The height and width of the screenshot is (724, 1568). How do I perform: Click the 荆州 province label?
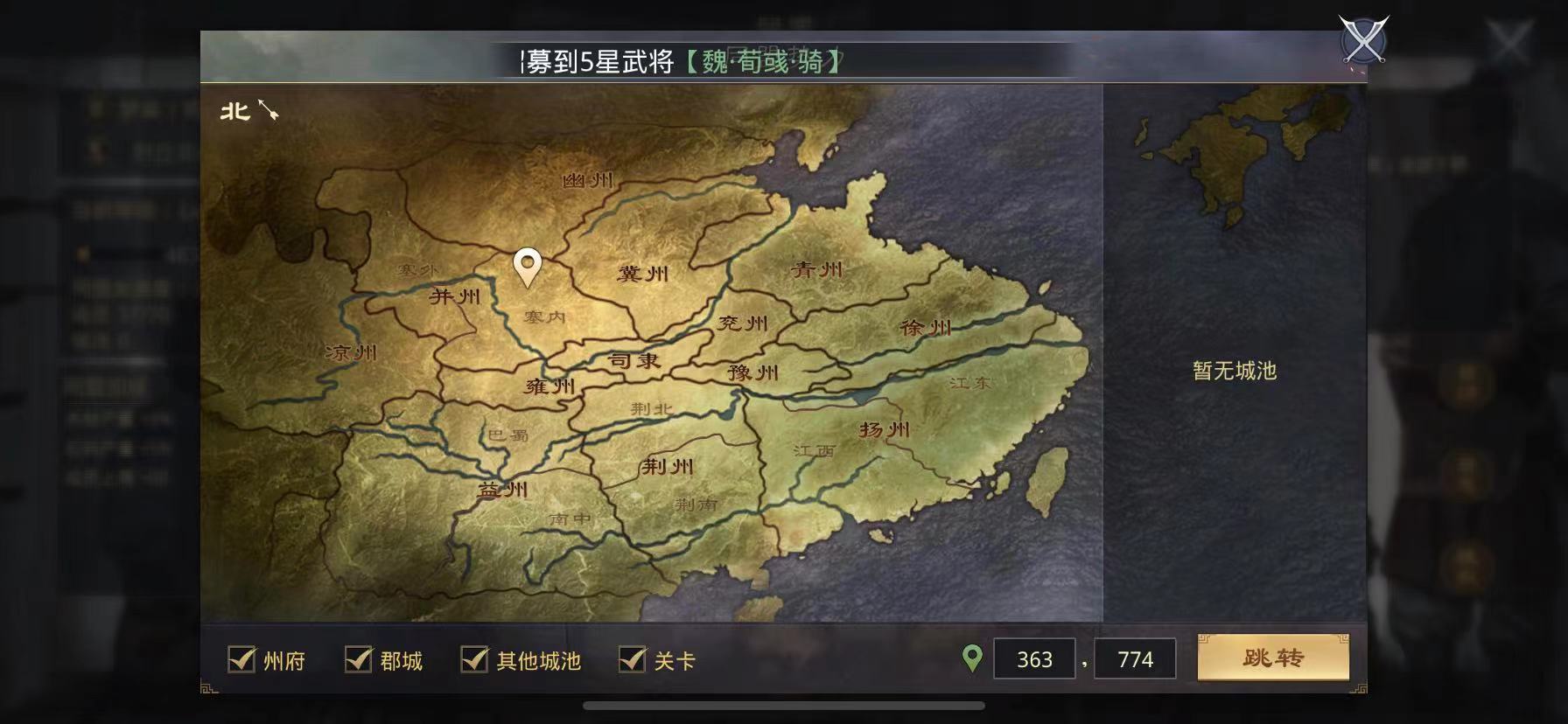point(668,468)
